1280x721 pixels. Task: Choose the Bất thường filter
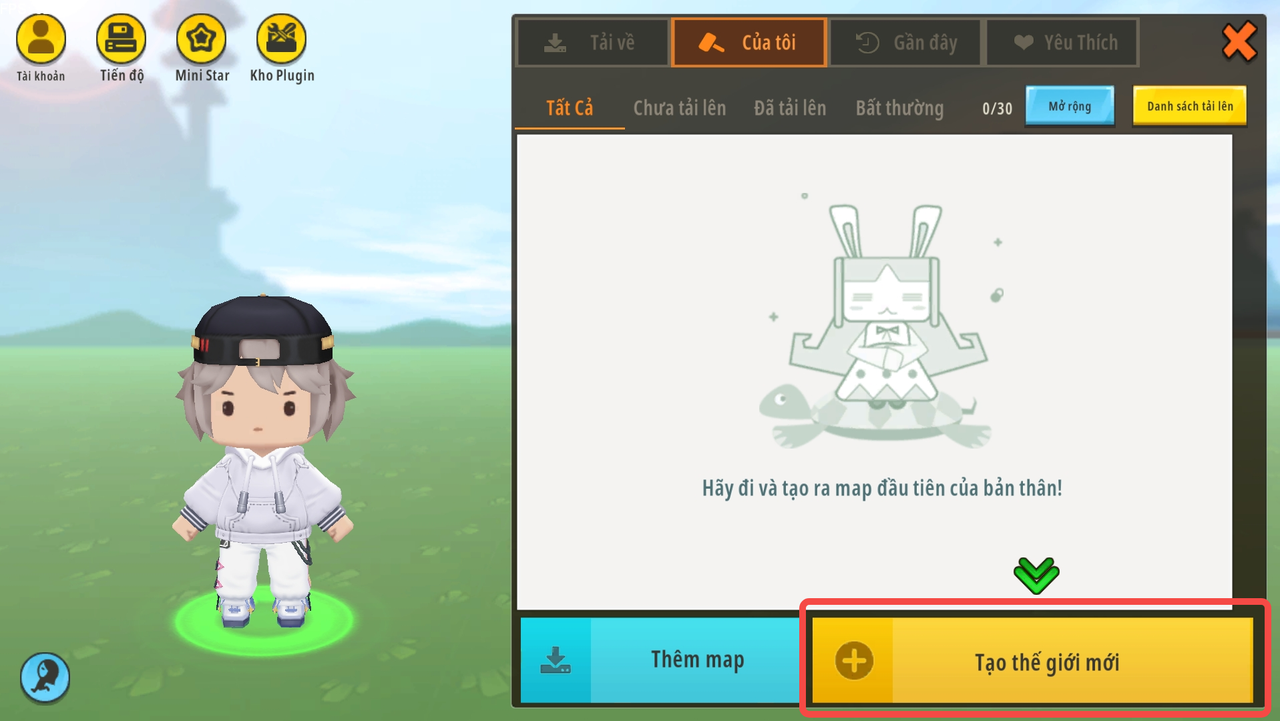[899, 108]
